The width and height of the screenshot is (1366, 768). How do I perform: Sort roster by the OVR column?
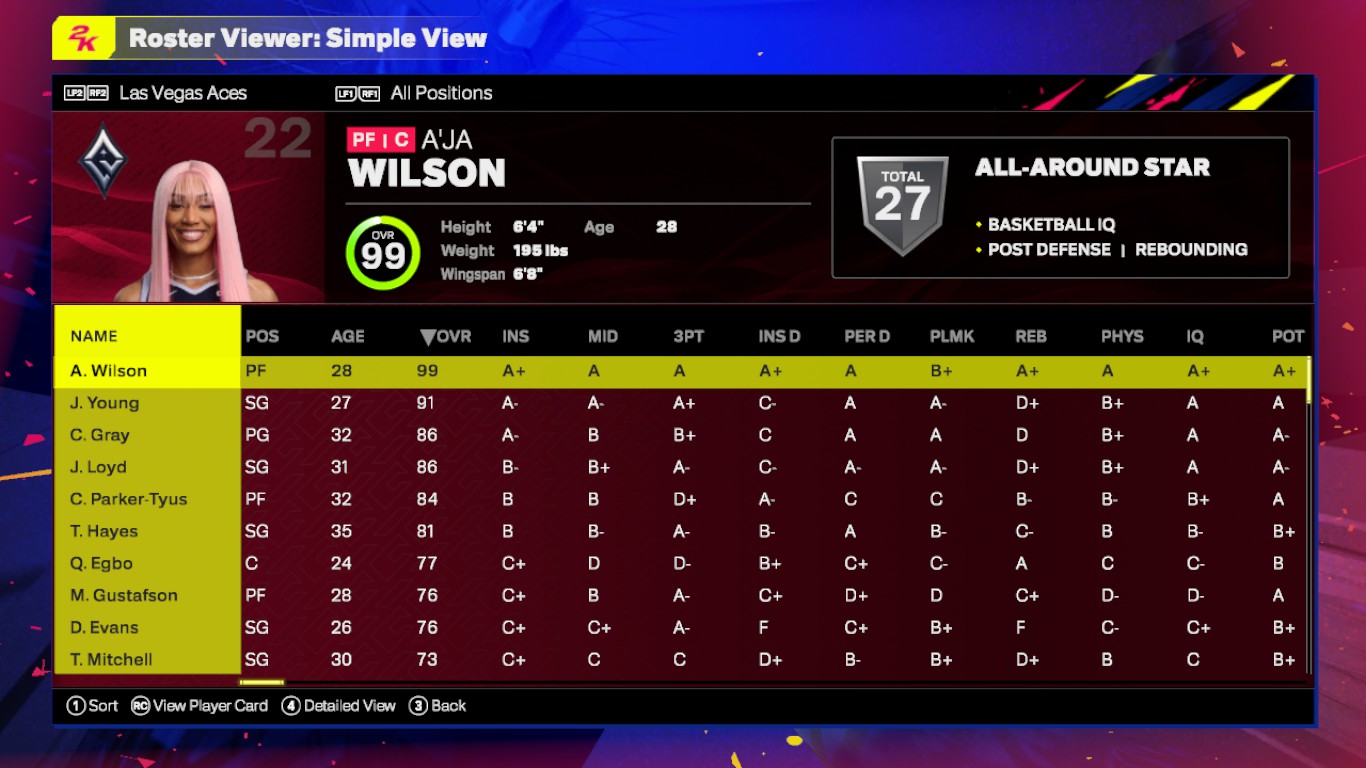[446, 336]
